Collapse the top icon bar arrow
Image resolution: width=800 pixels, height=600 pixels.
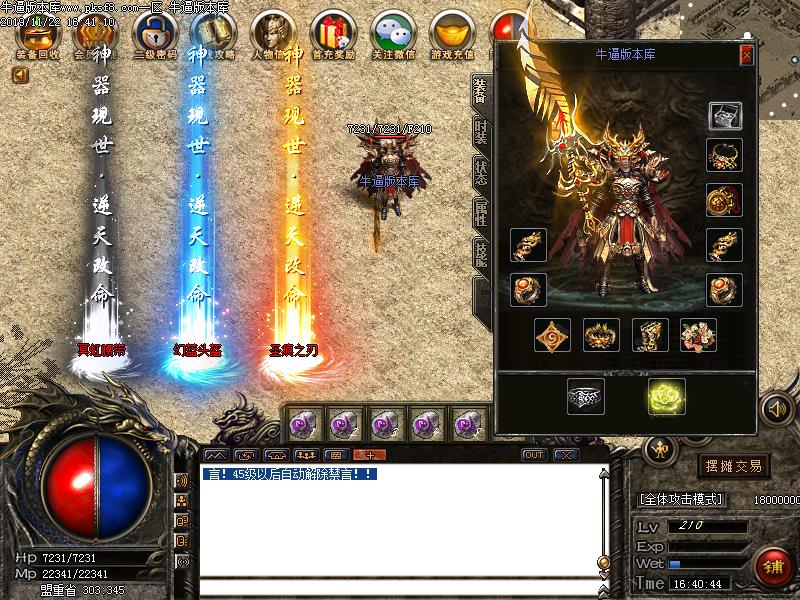(20, 75)
